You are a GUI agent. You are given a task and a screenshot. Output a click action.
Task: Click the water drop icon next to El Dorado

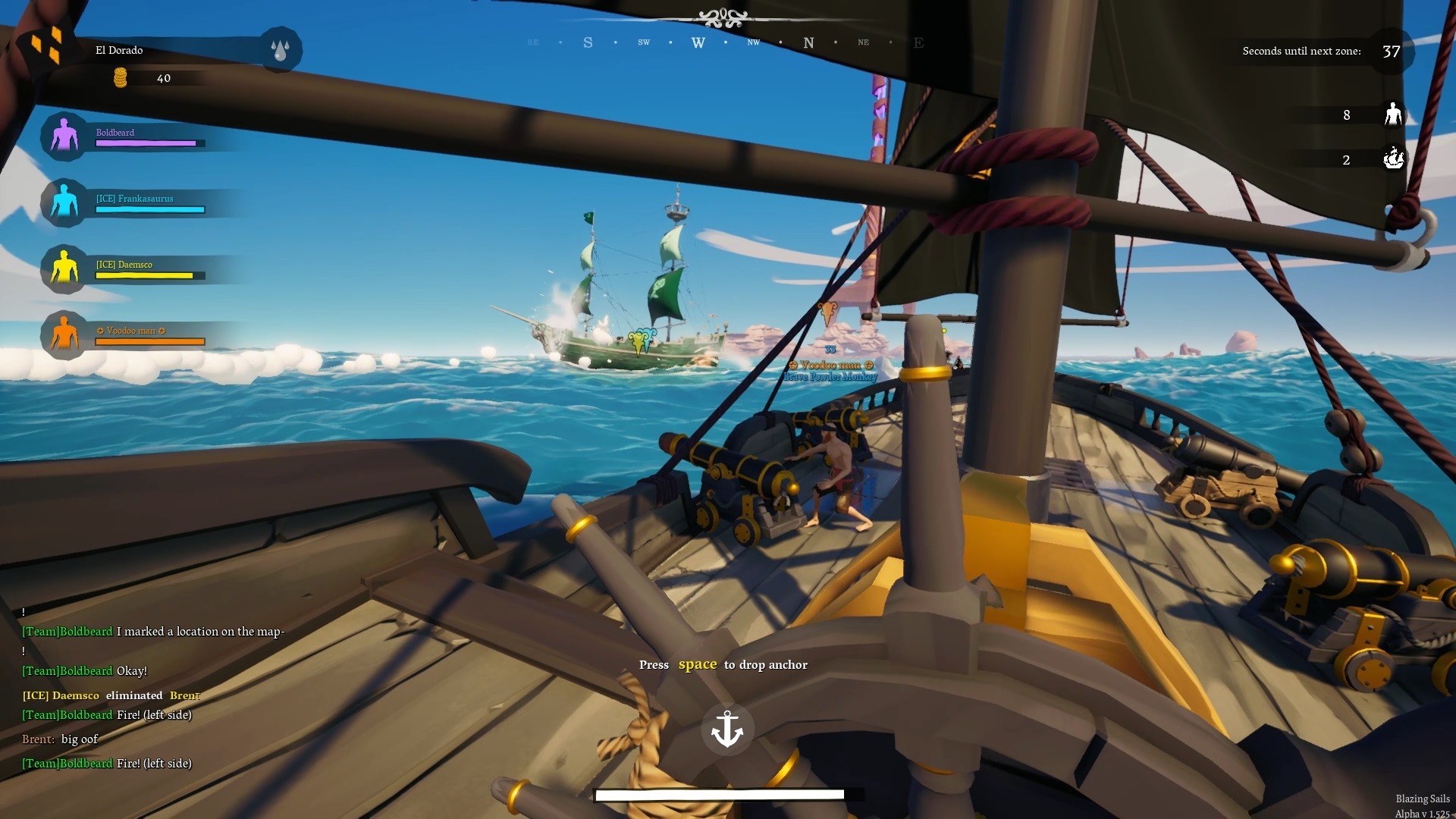click(281, 50)
